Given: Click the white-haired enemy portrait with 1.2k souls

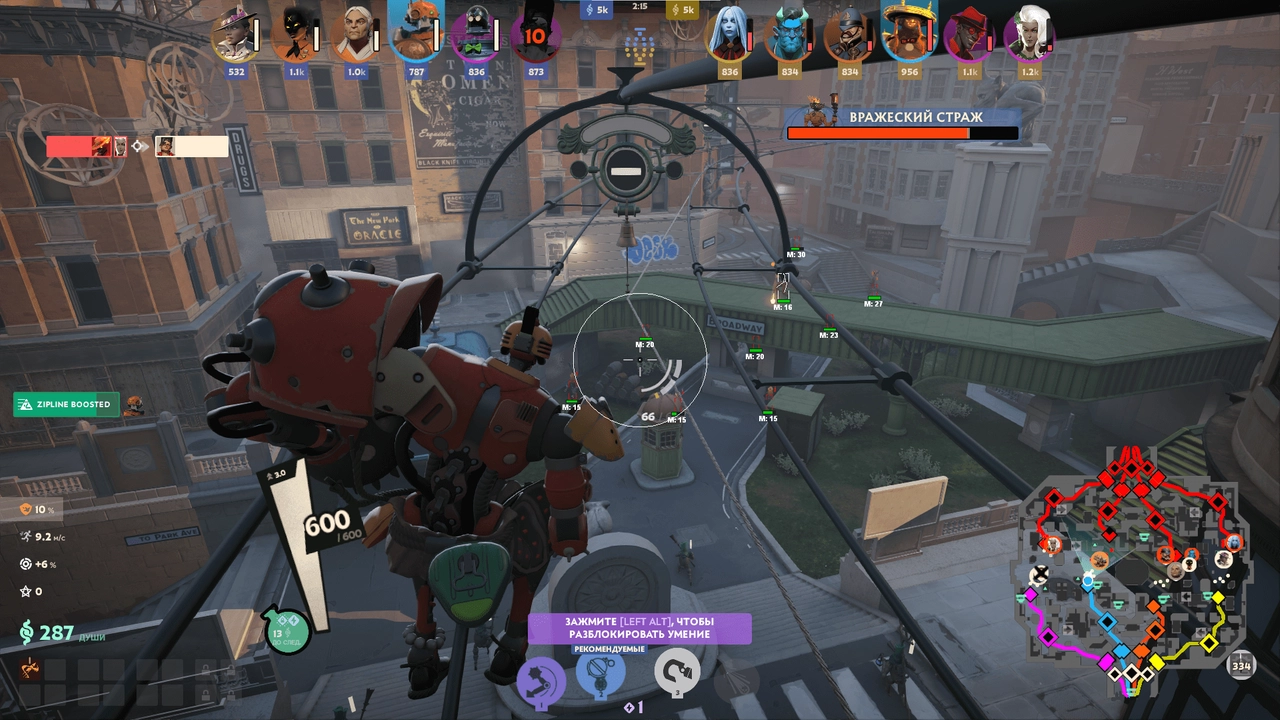Looking at the screenshot, I should pos(1028,37).
